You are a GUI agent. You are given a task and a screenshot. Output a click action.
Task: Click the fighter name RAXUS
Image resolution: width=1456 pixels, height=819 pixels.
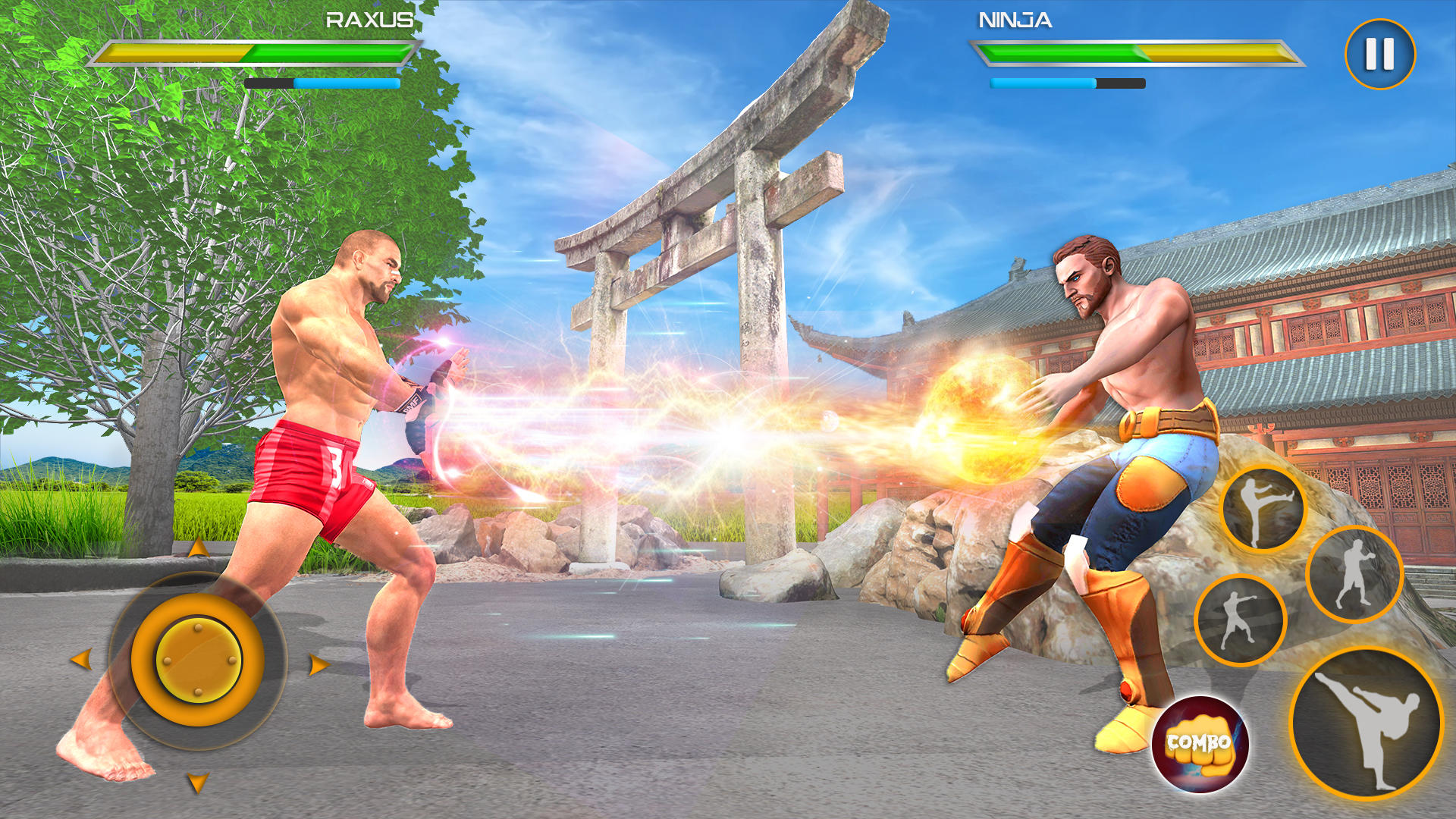[369, 21]
